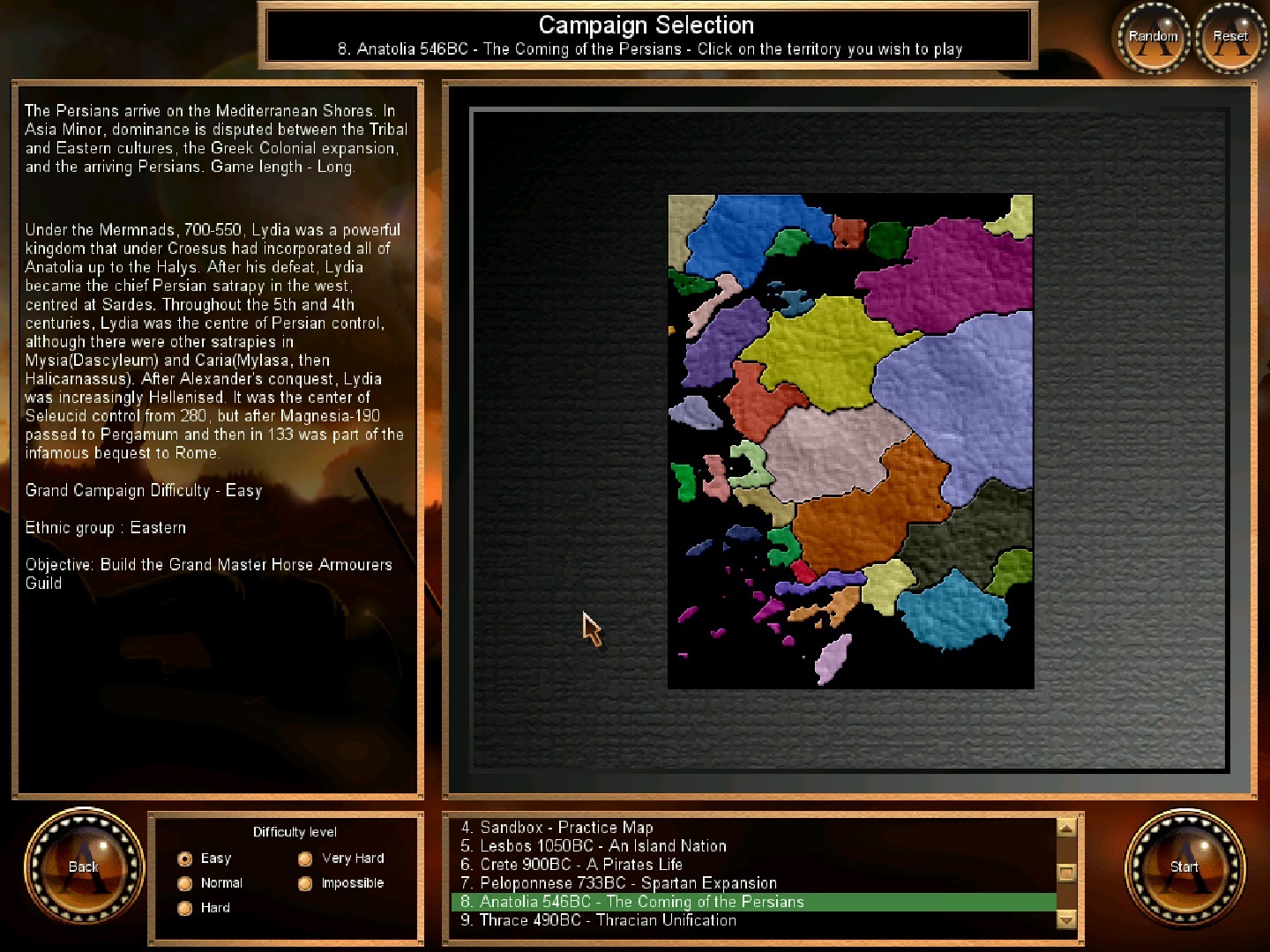
Task: Start the selected campaign
Action: (x=1184, y=866)
